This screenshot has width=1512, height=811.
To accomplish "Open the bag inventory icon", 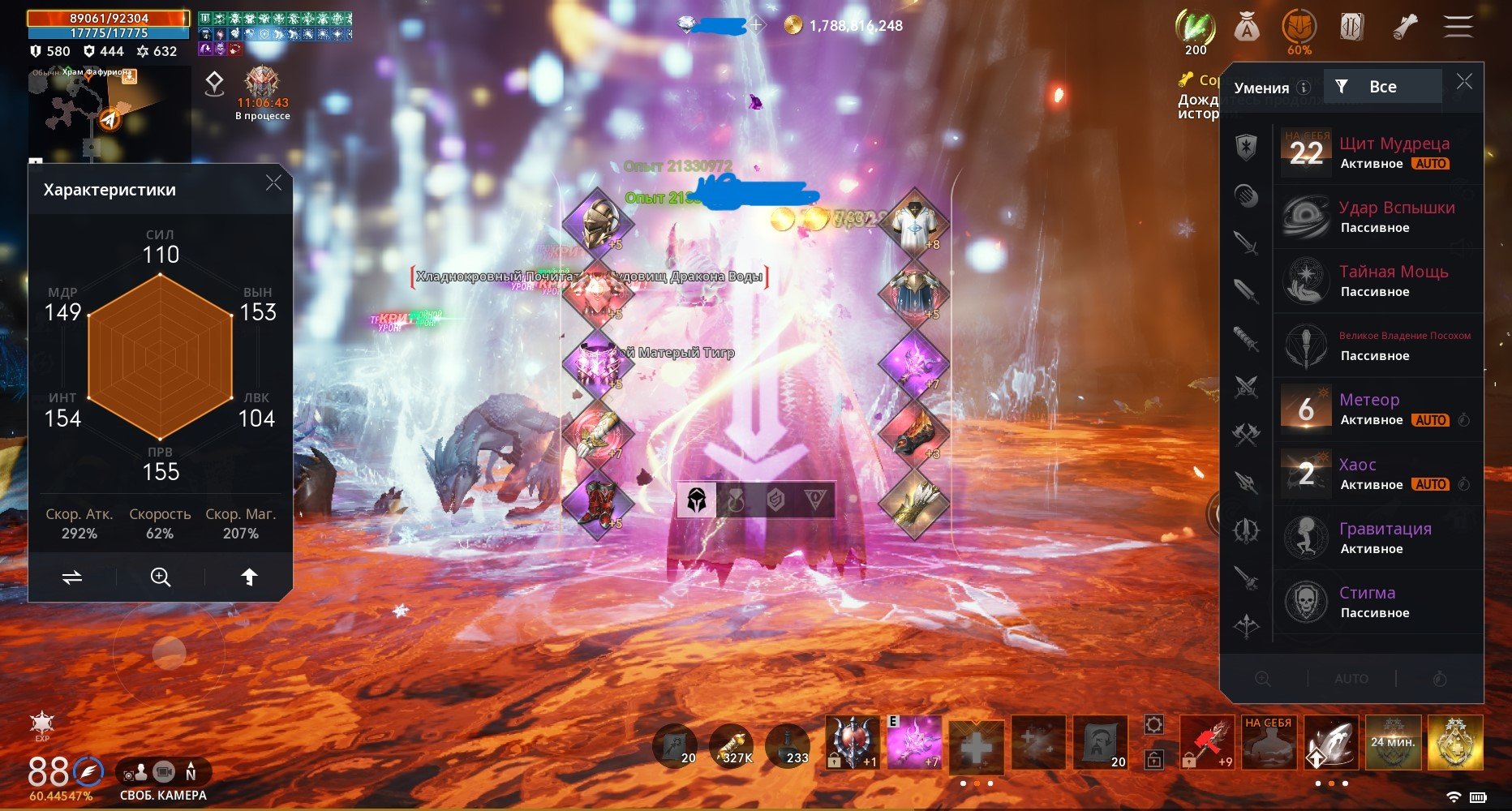I will pos(1246,28).
